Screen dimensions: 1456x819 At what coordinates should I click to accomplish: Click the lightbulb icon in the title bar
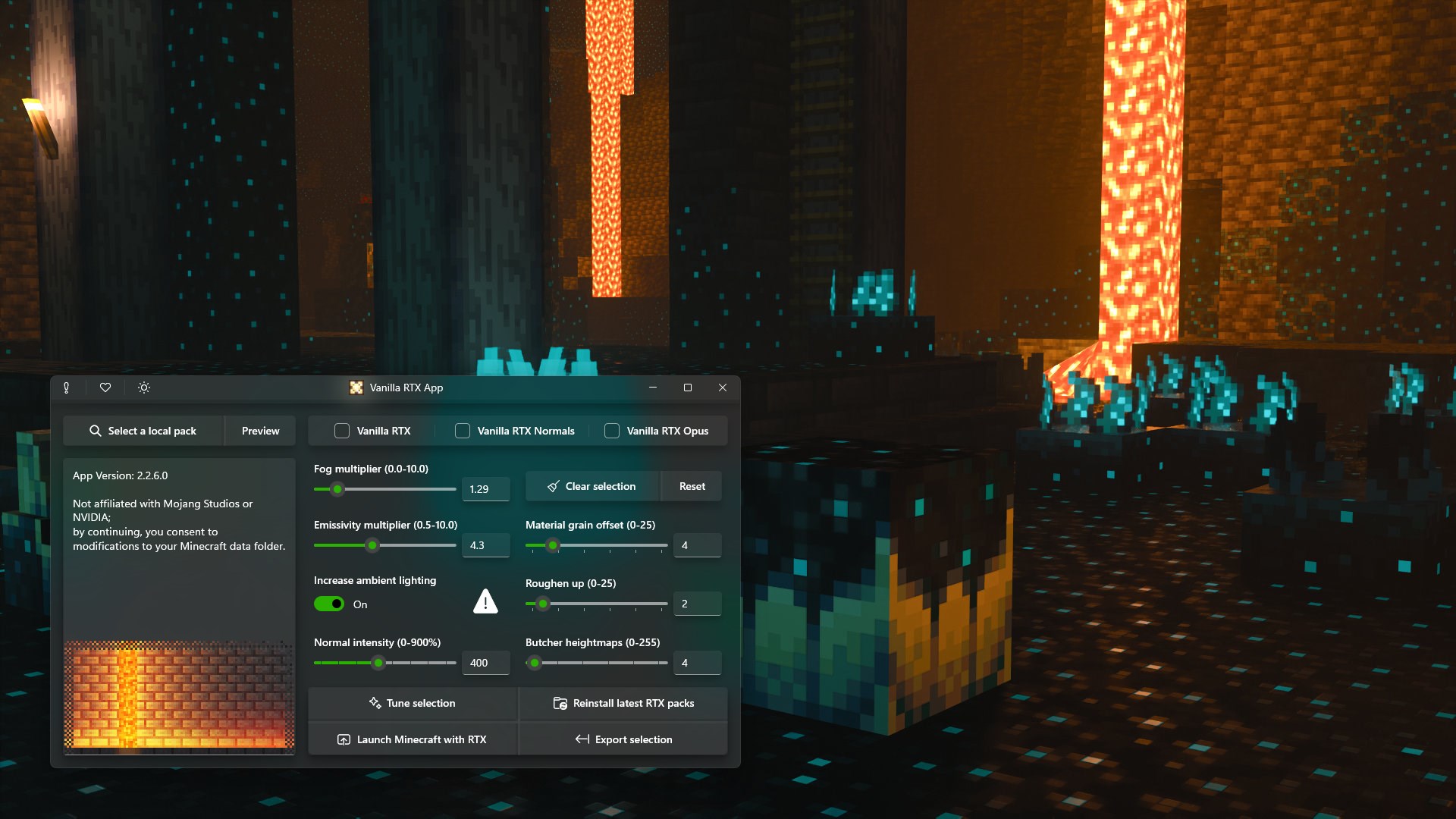point(67,388)
